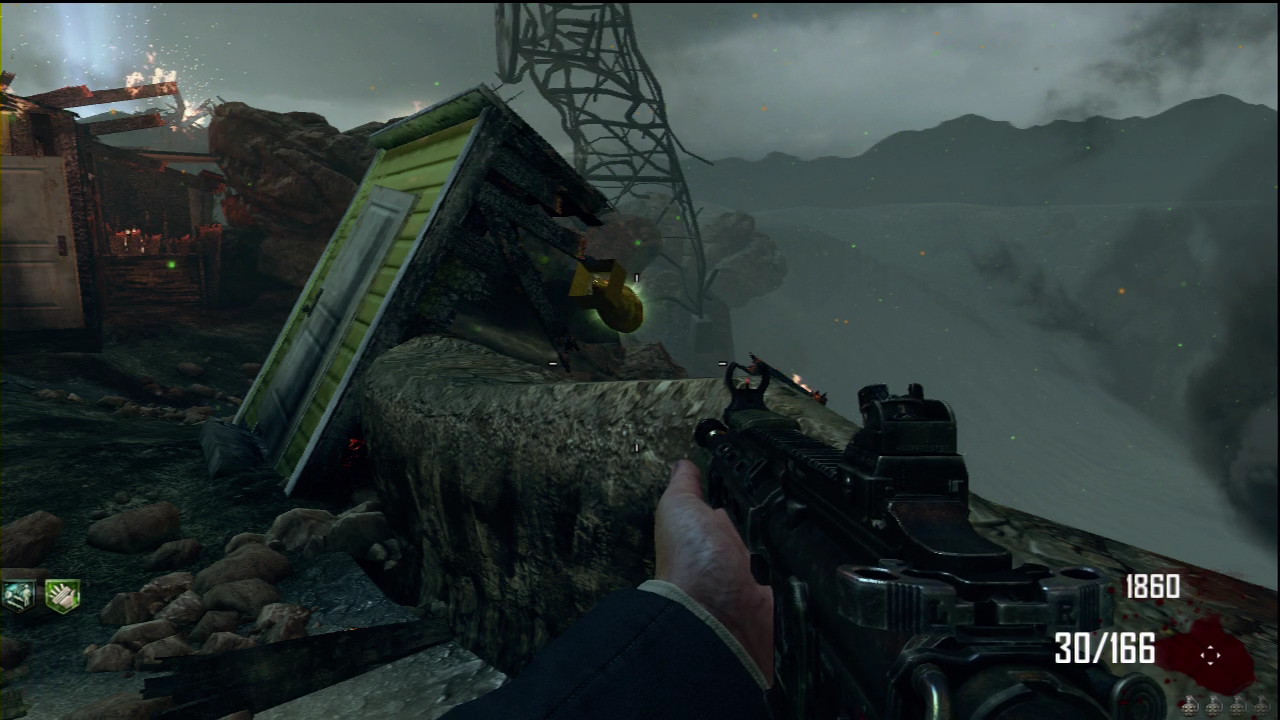
Task: Click the second grenade indicator icon
Action: tap(1213, 706)
